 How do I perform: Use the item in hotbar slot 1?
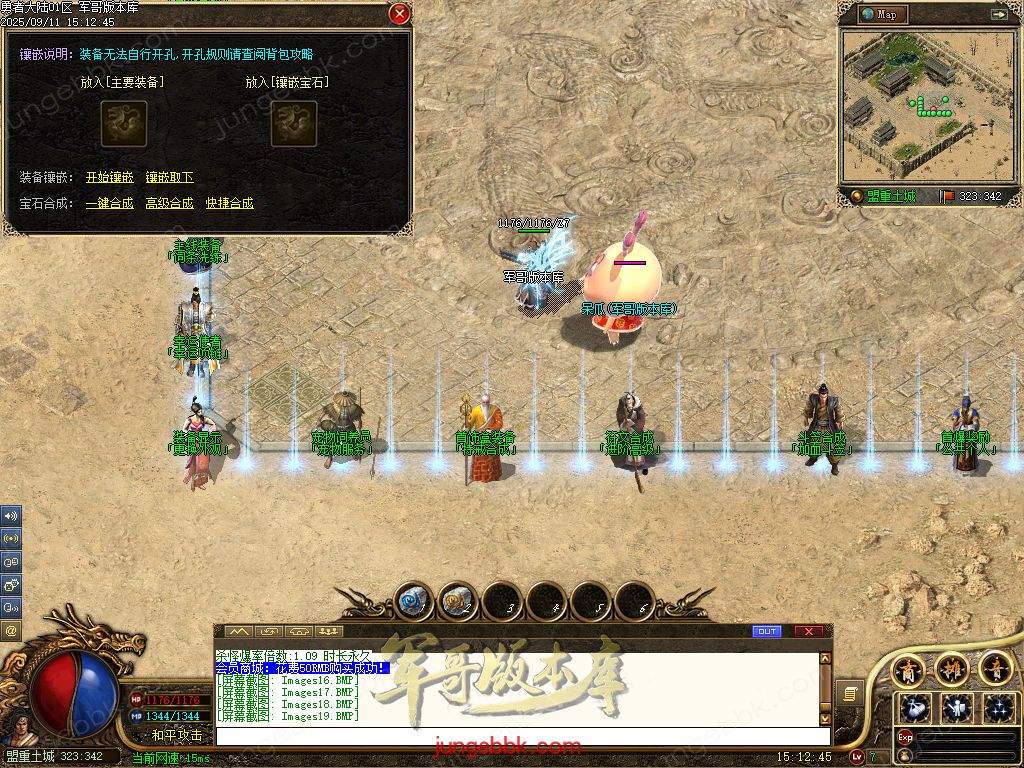(x=414, y=602)
